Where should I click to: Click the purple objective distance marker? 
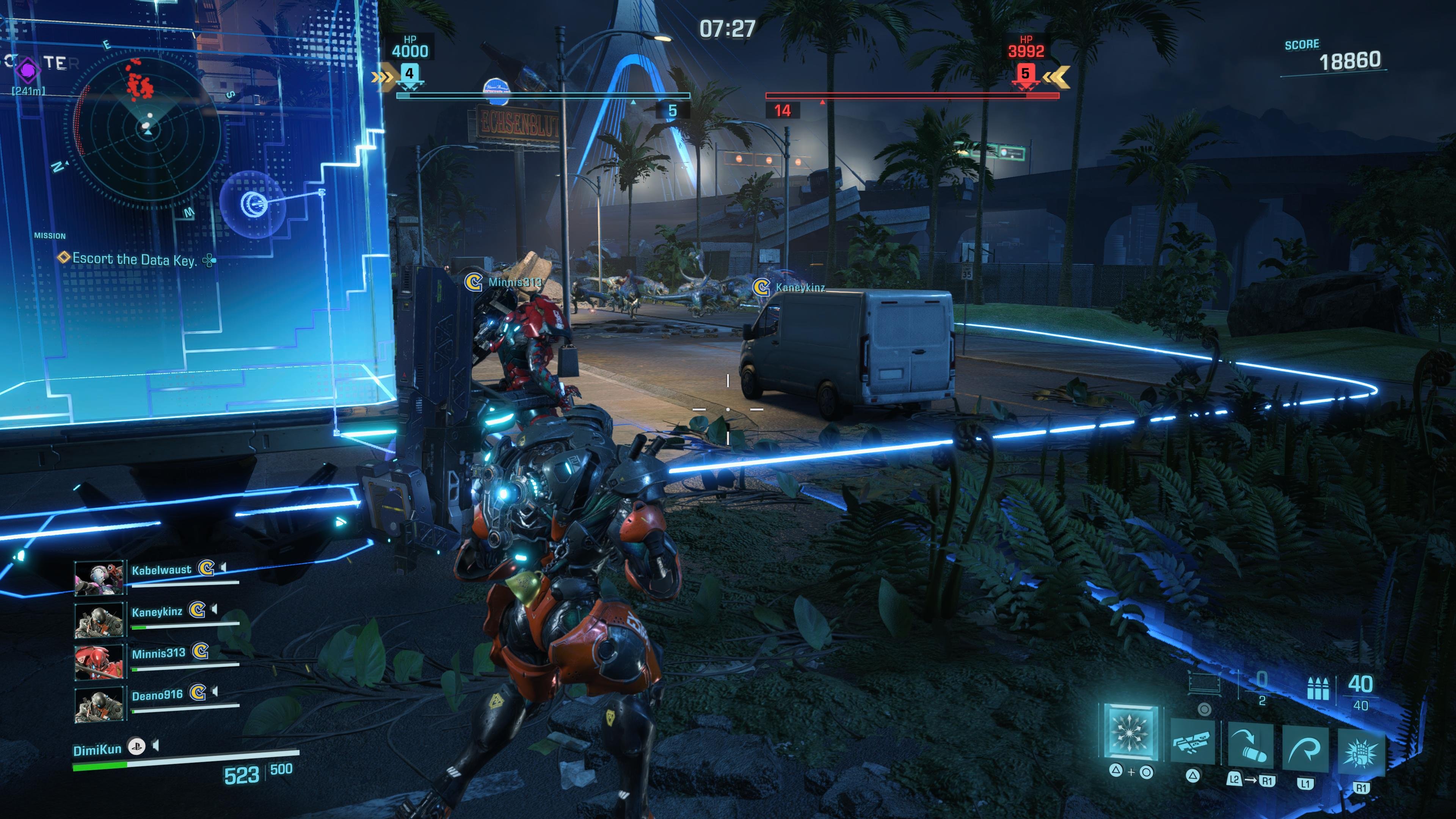(x=27, y=70)
